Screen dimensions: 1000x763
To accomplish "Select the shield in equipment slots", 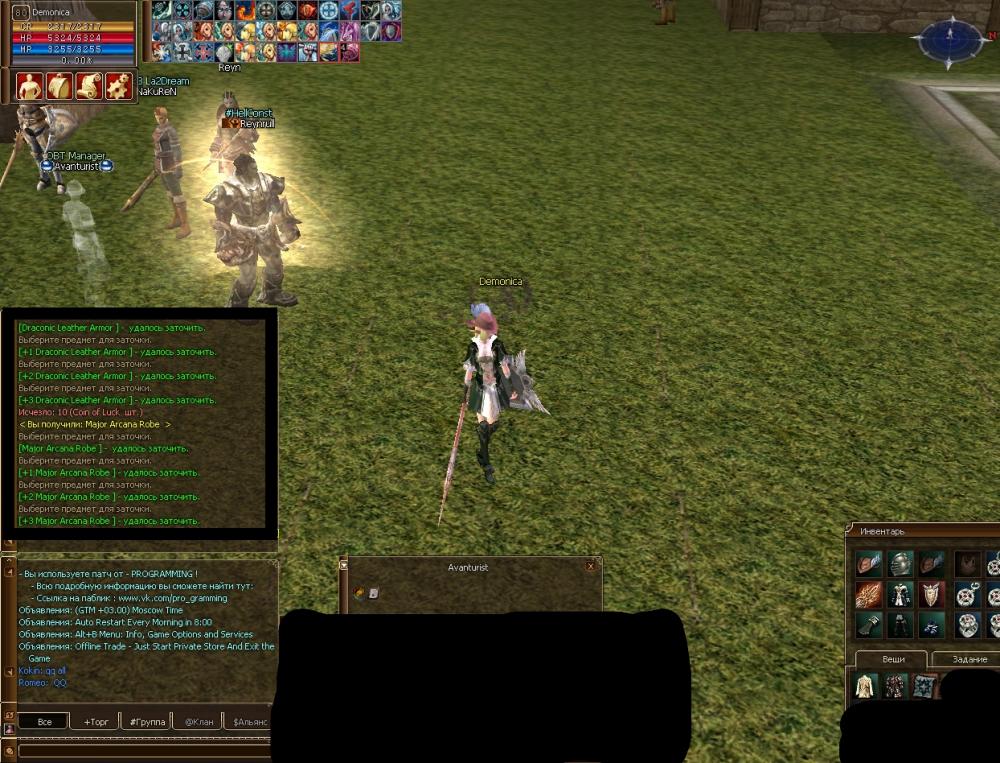I will [x=932, y=595].
